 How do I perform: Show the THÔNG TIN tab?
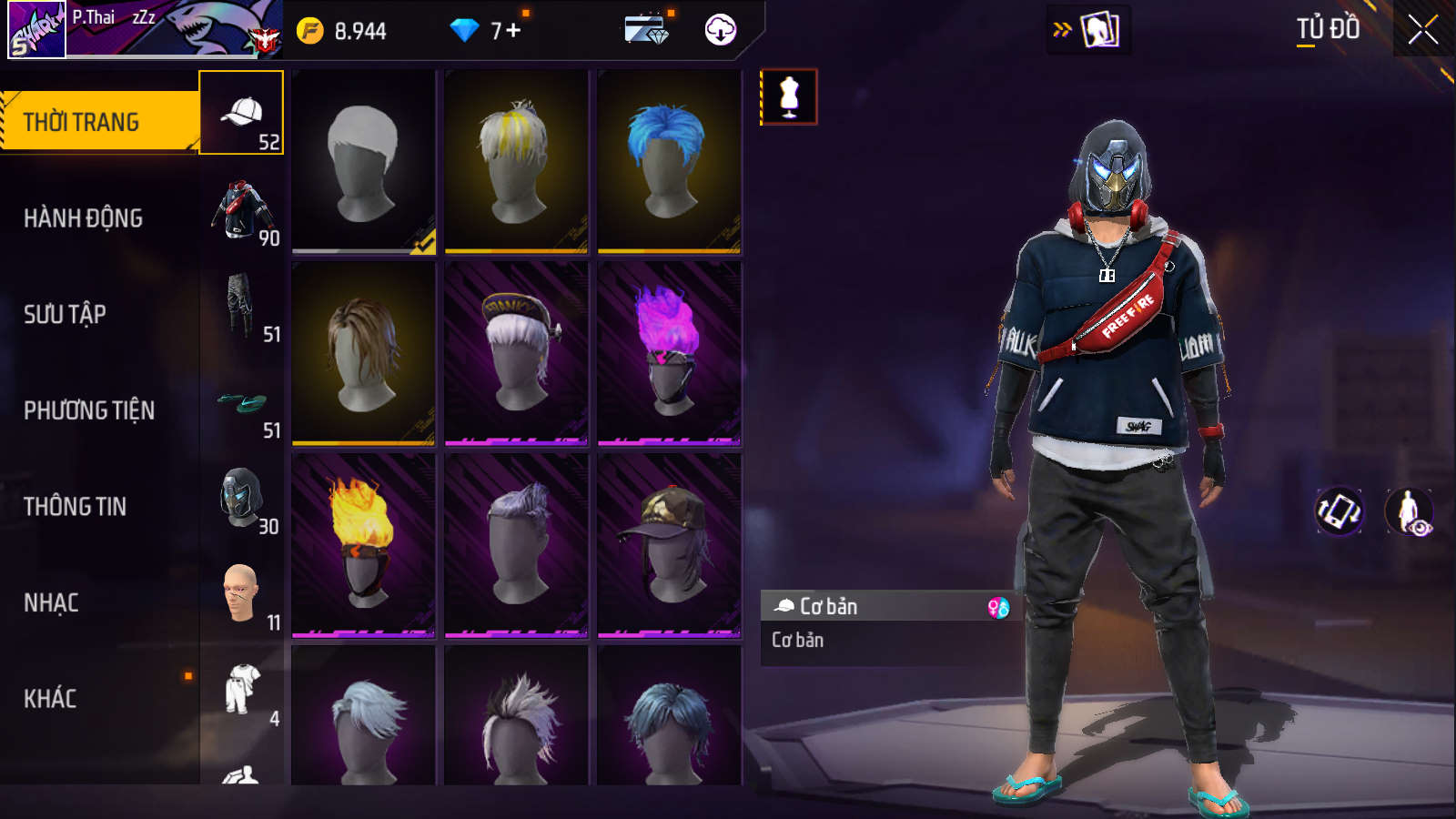(x=75, y=507)
